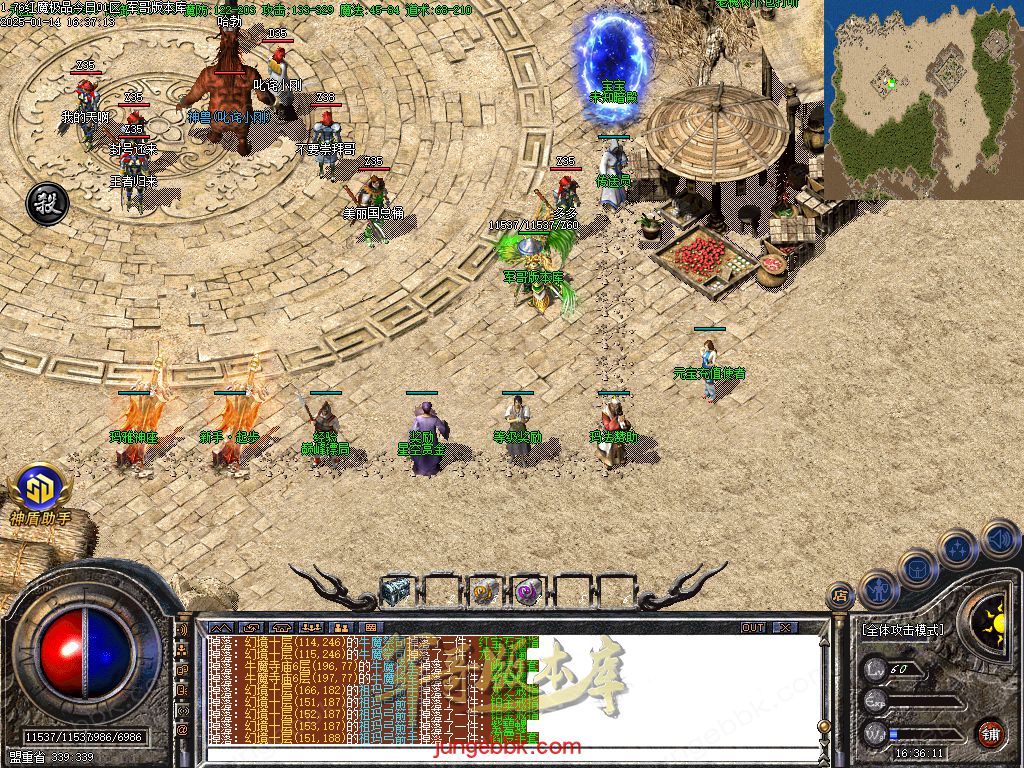Use the purple swirl scroll in the hotbar
This screenshot has width=1024, height=768.
tap(528, 591)
